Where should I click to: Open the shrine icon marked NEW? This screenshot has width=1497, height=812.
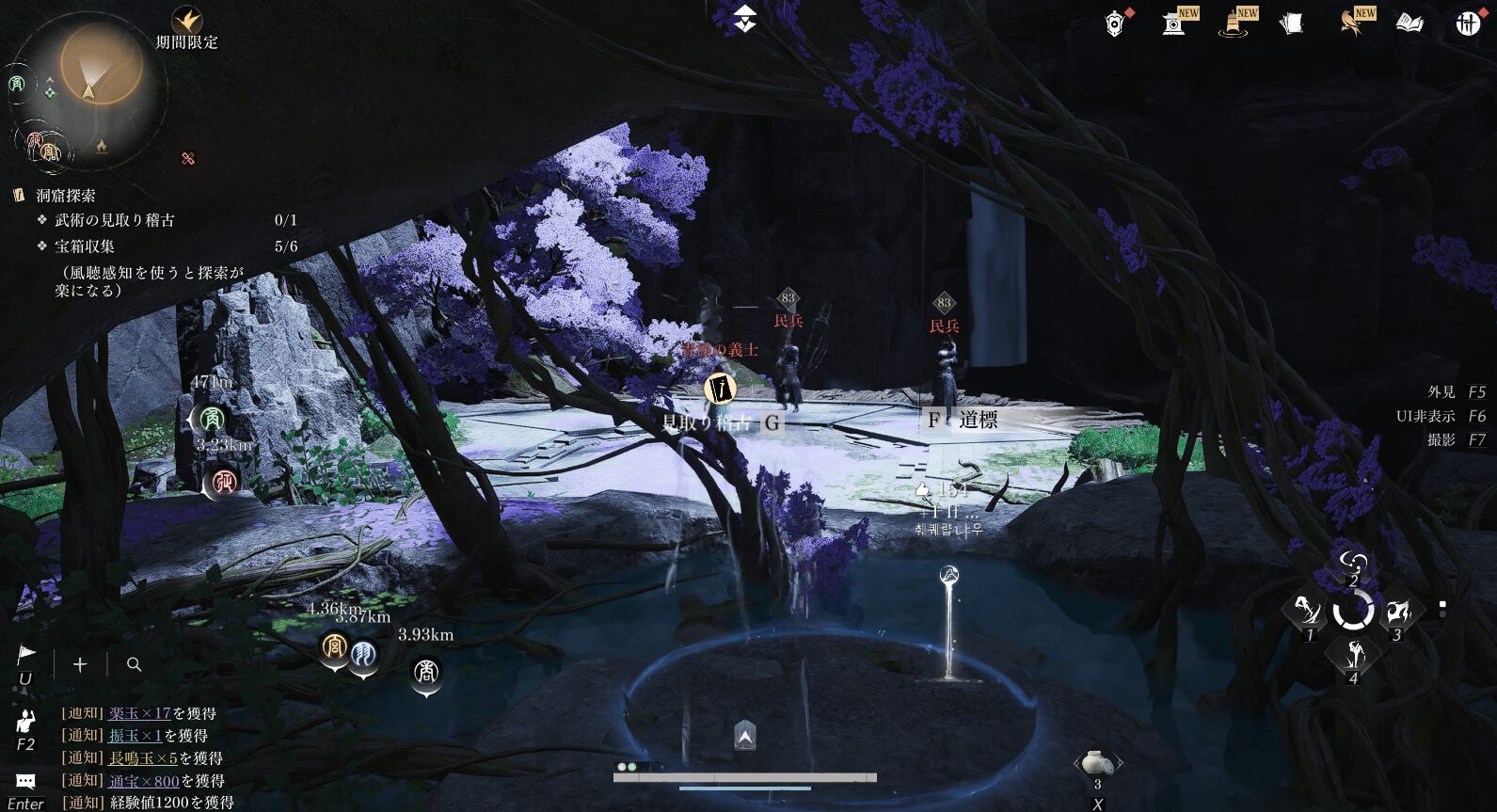[x=1173, y=24]
